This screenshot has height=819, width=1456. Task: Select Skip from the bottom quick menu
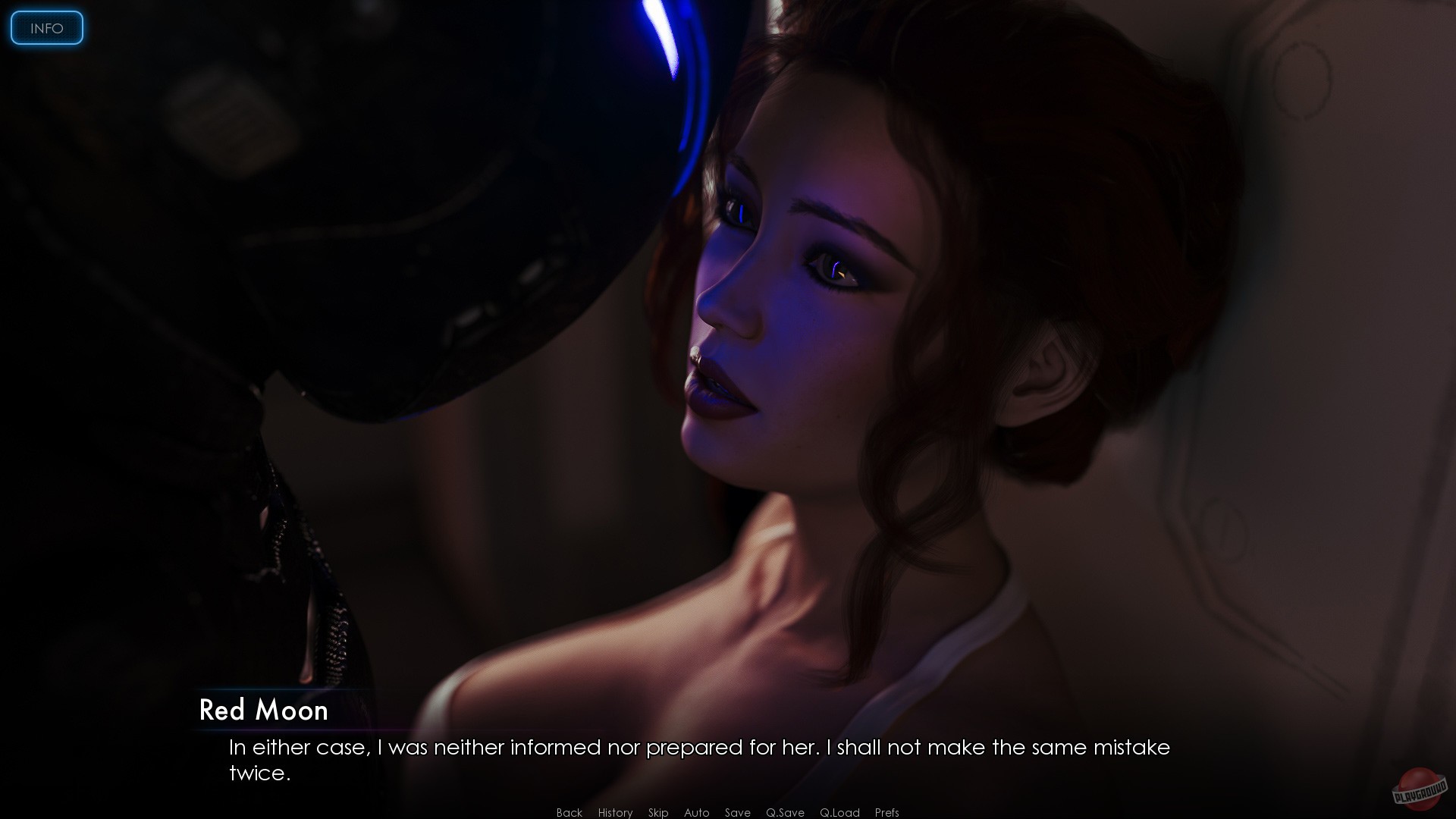click(x=657, y=812)
